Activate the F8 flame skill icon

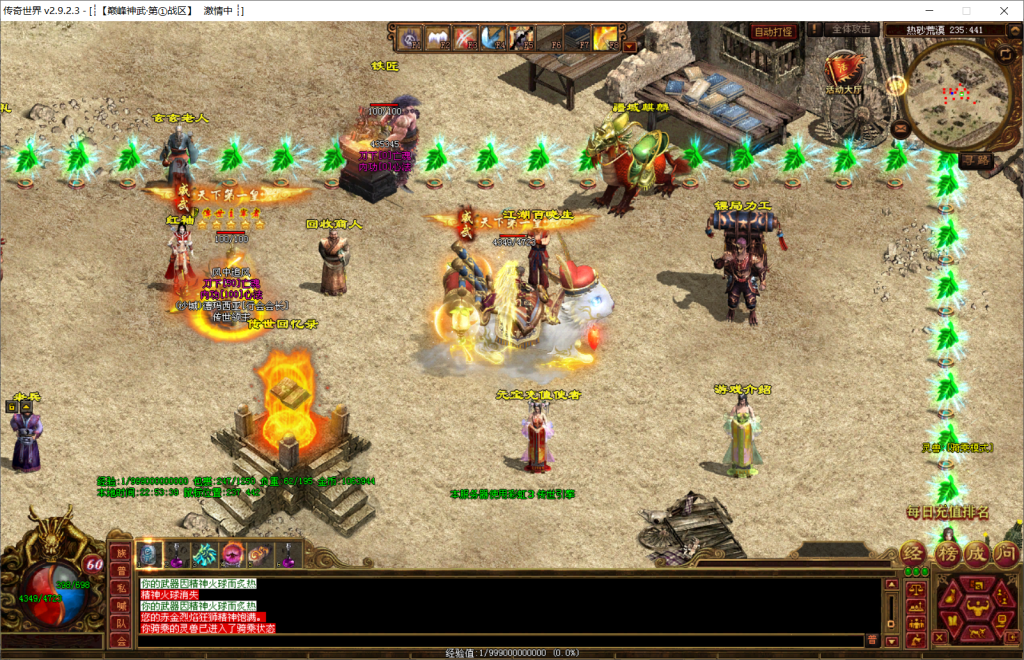[x=605, y=38]
